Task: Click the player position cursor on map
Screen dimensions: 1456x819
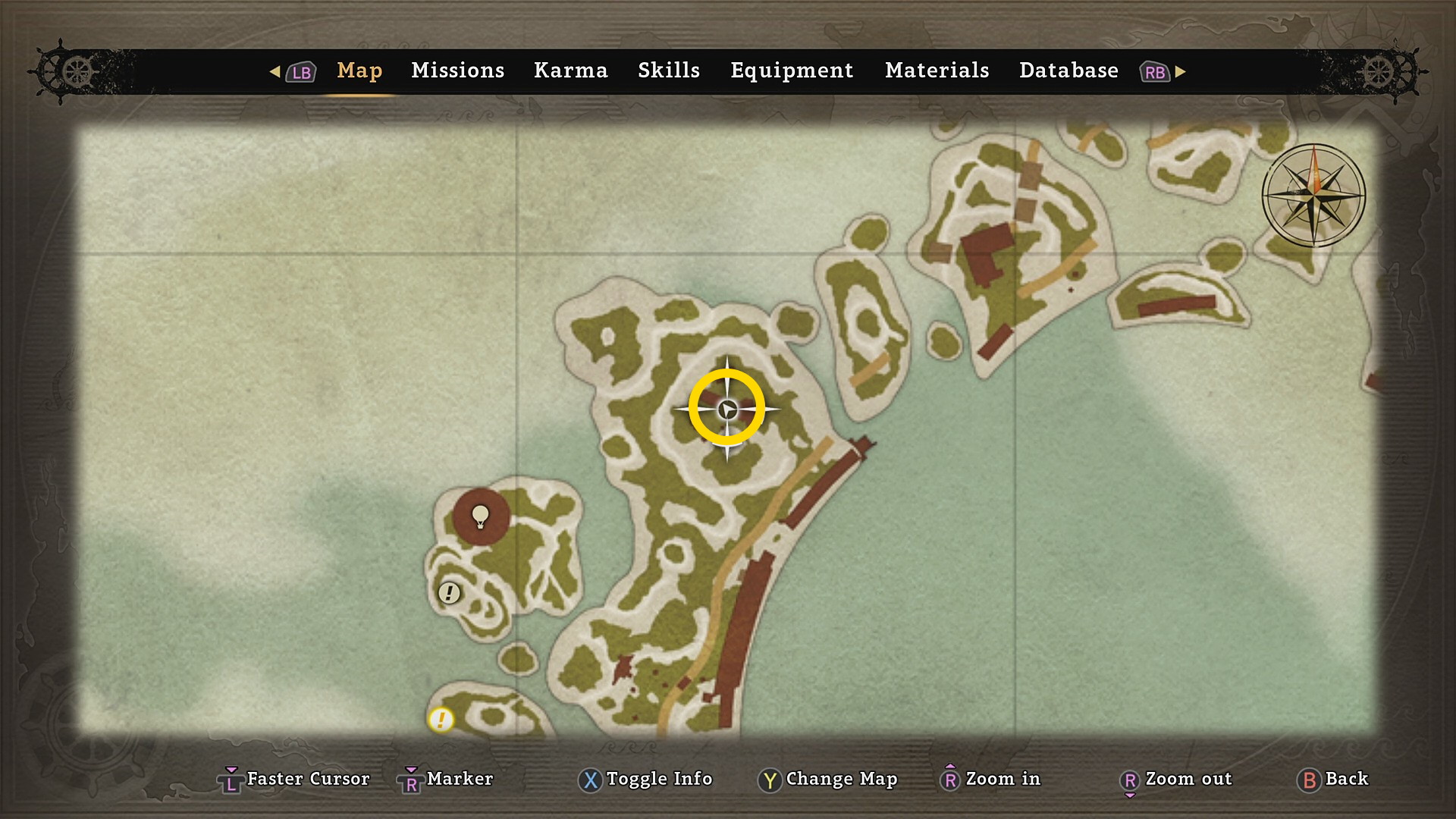Action: click(x=726, y=409)
